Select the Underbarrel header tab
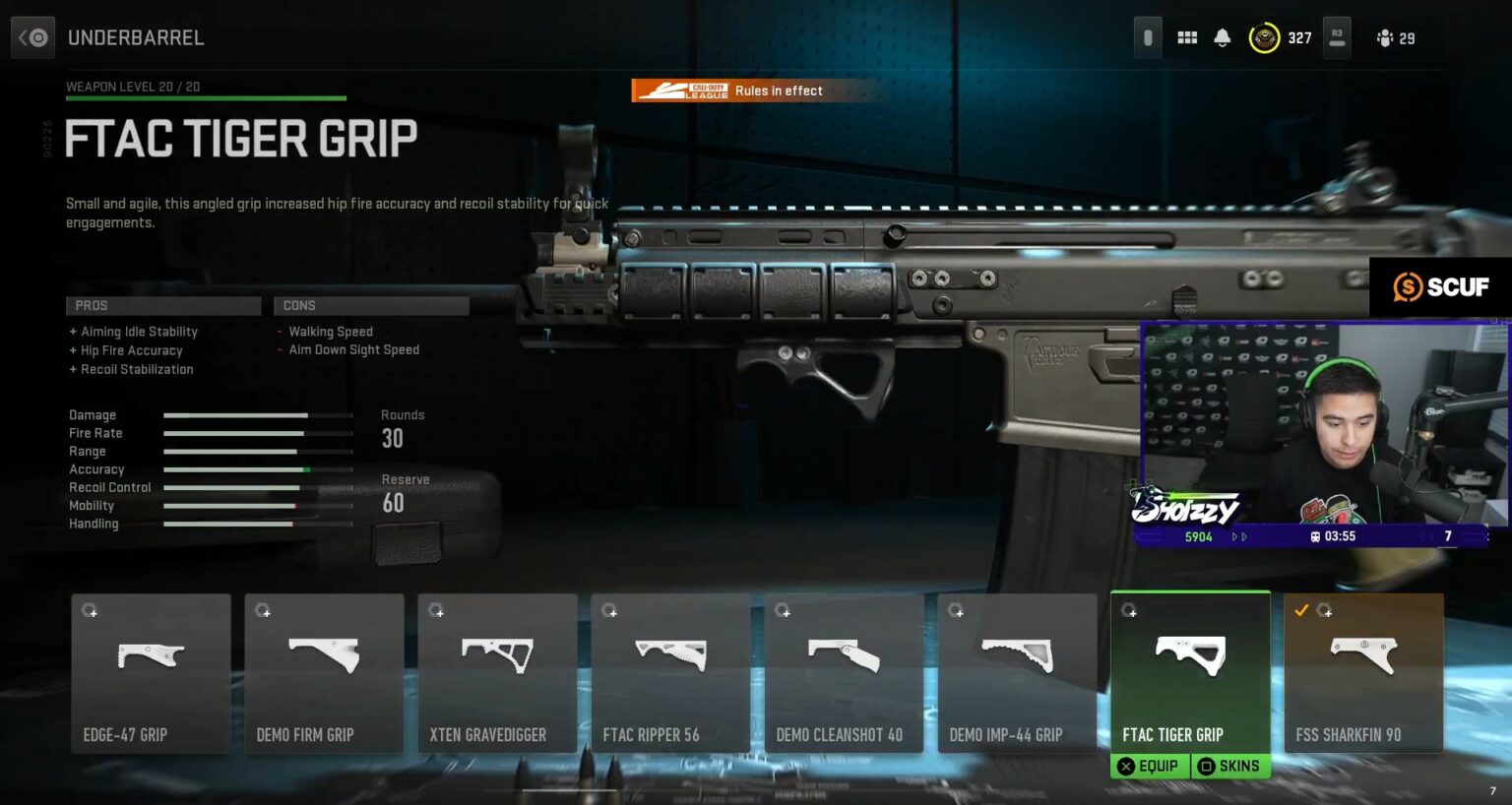 pos(136,37)
